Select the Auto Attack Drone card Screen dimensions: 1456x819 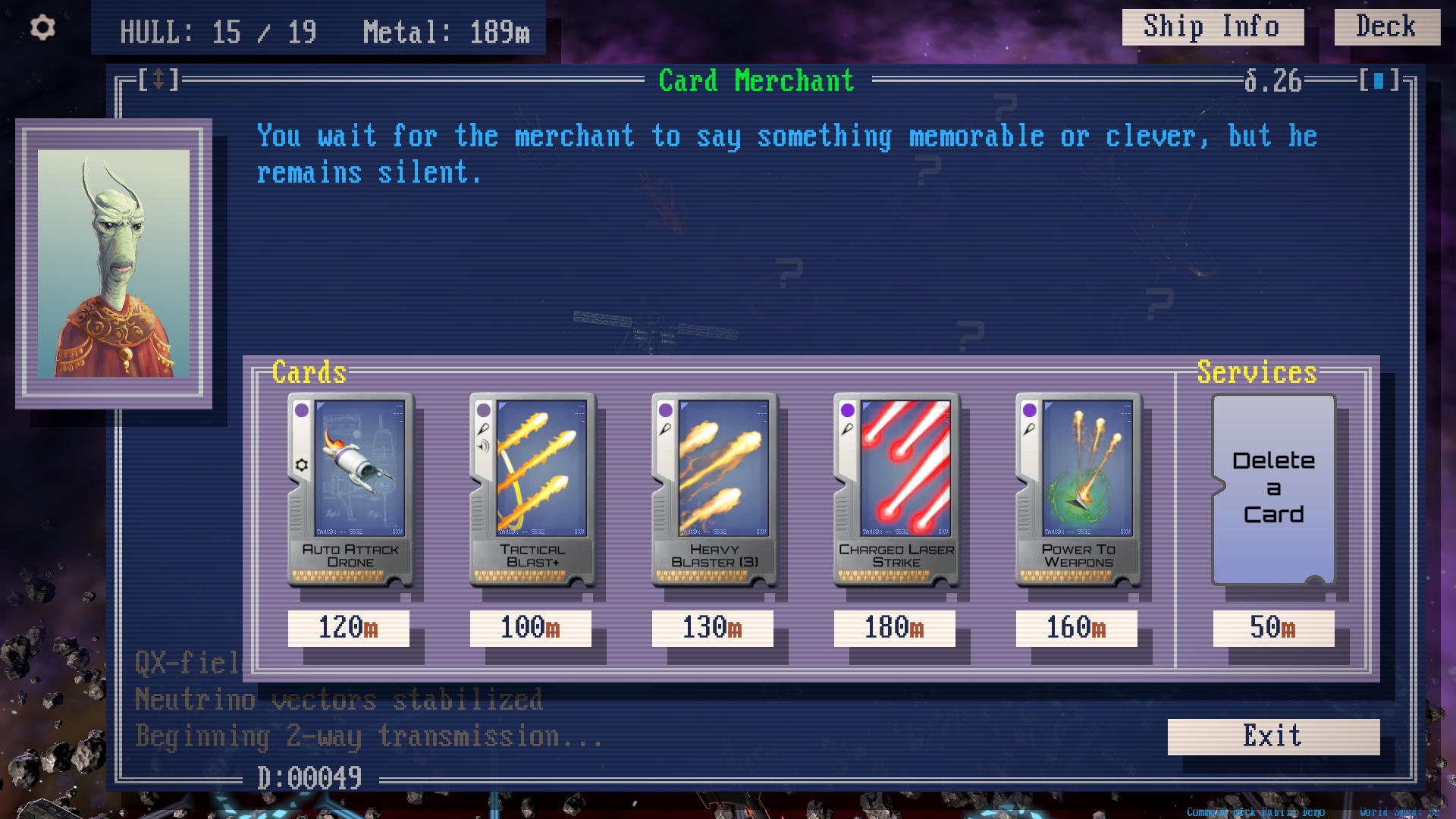(x=350, y=490)
